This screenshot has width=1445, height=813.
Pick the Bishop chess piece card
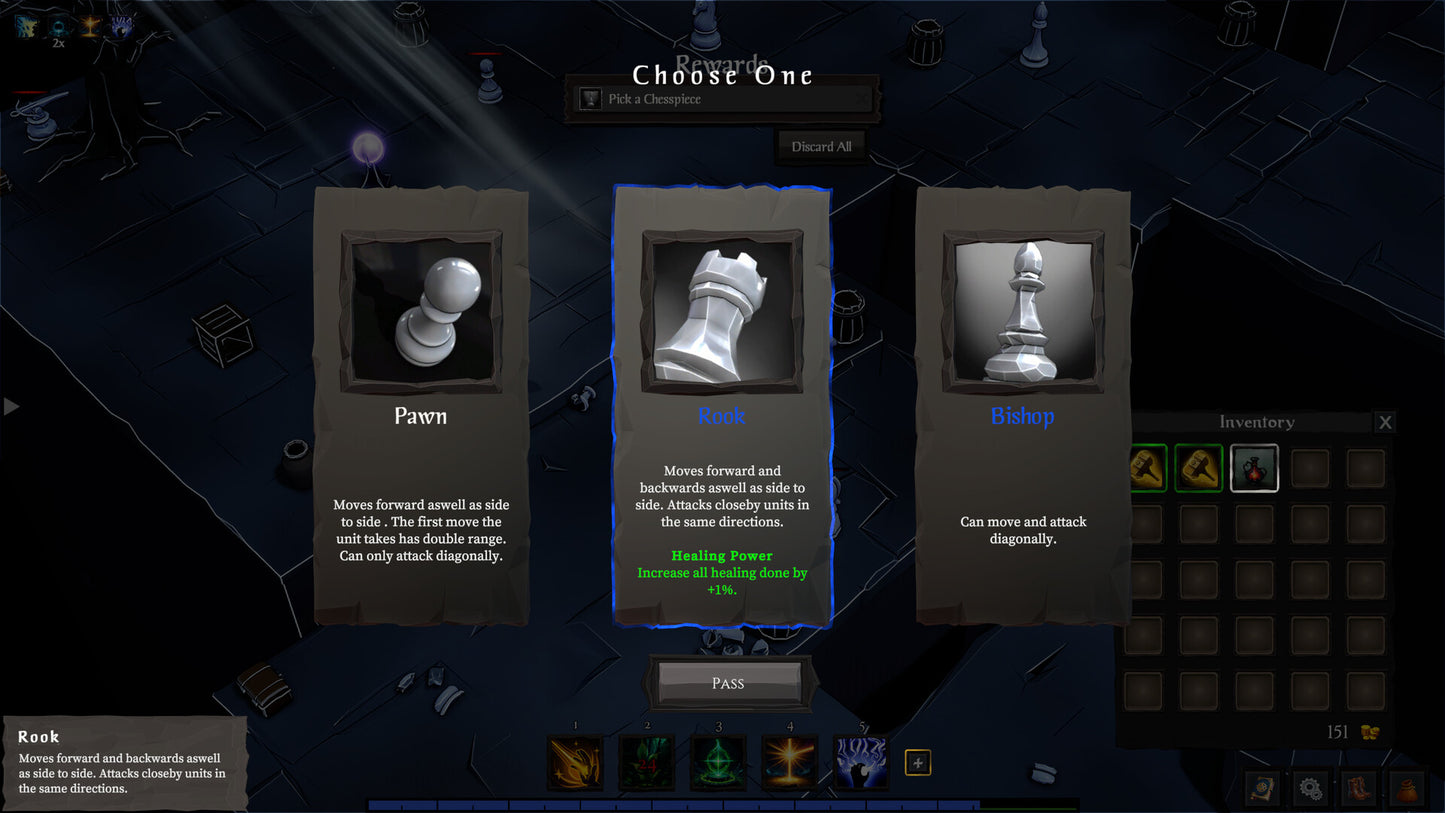(x=1022, y=405)
